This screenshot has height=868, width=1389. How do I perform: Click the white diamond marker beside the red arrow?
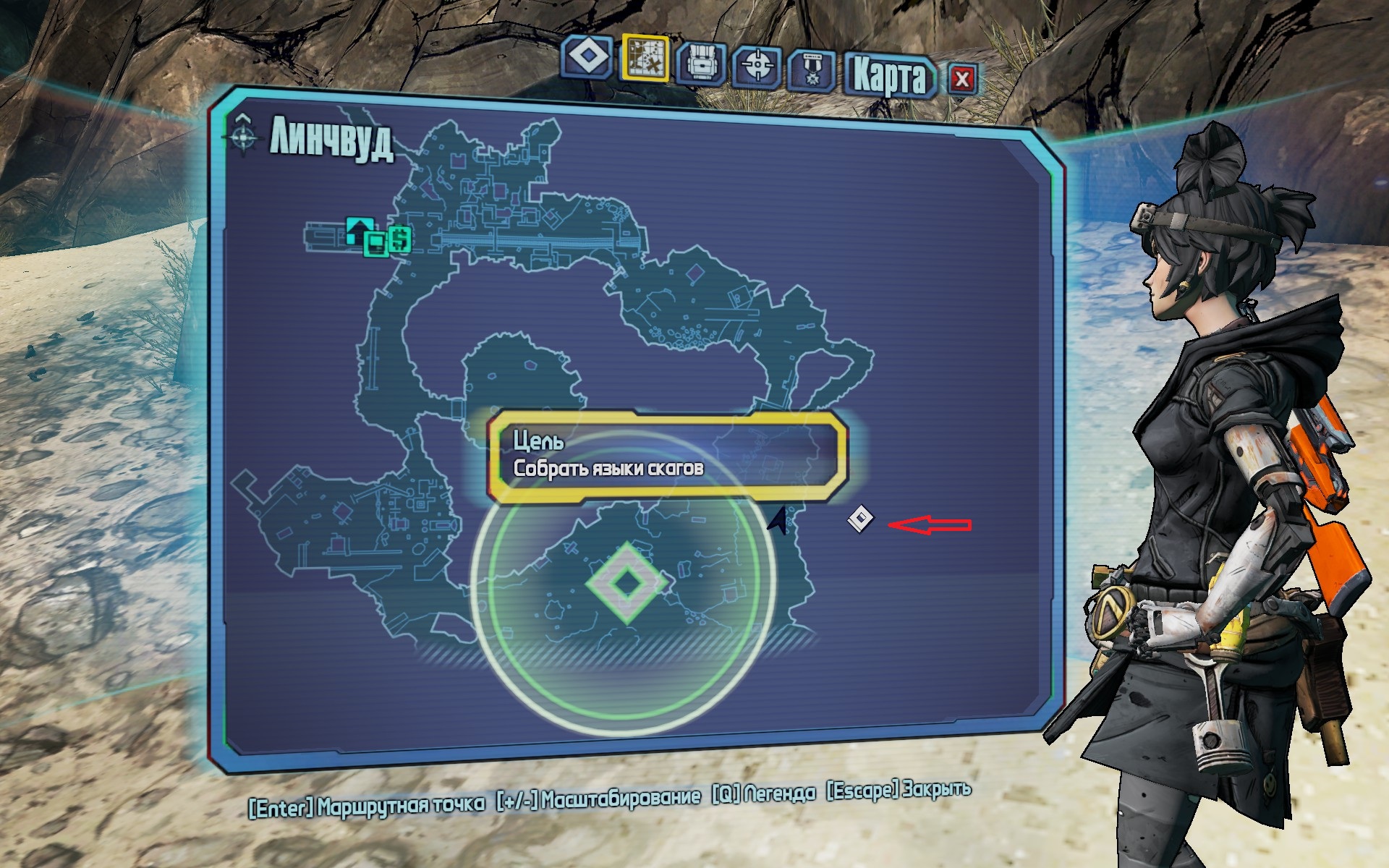tap(861, 518)
